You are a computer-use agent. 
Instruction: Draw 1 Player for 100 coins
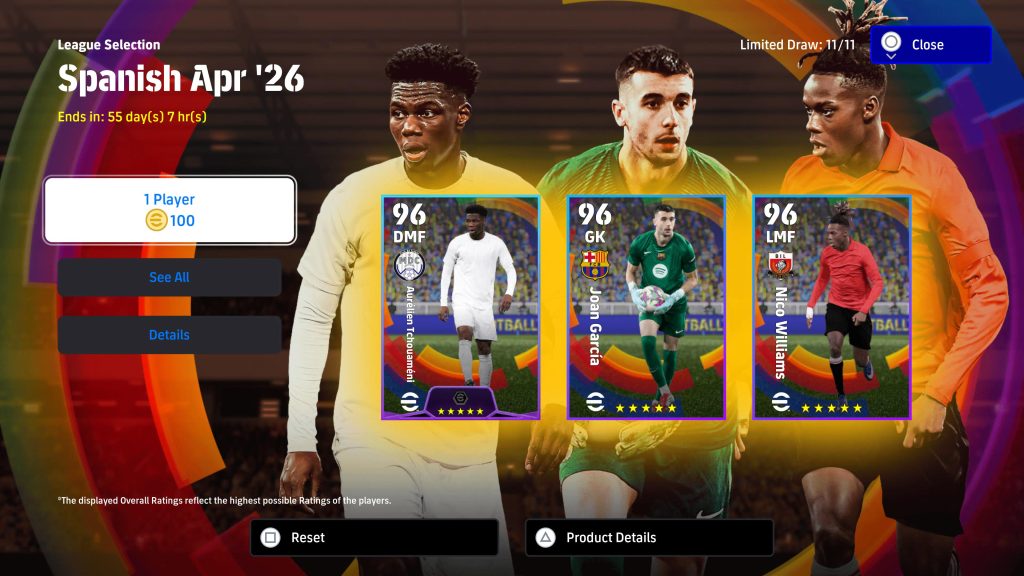point(169,210)
